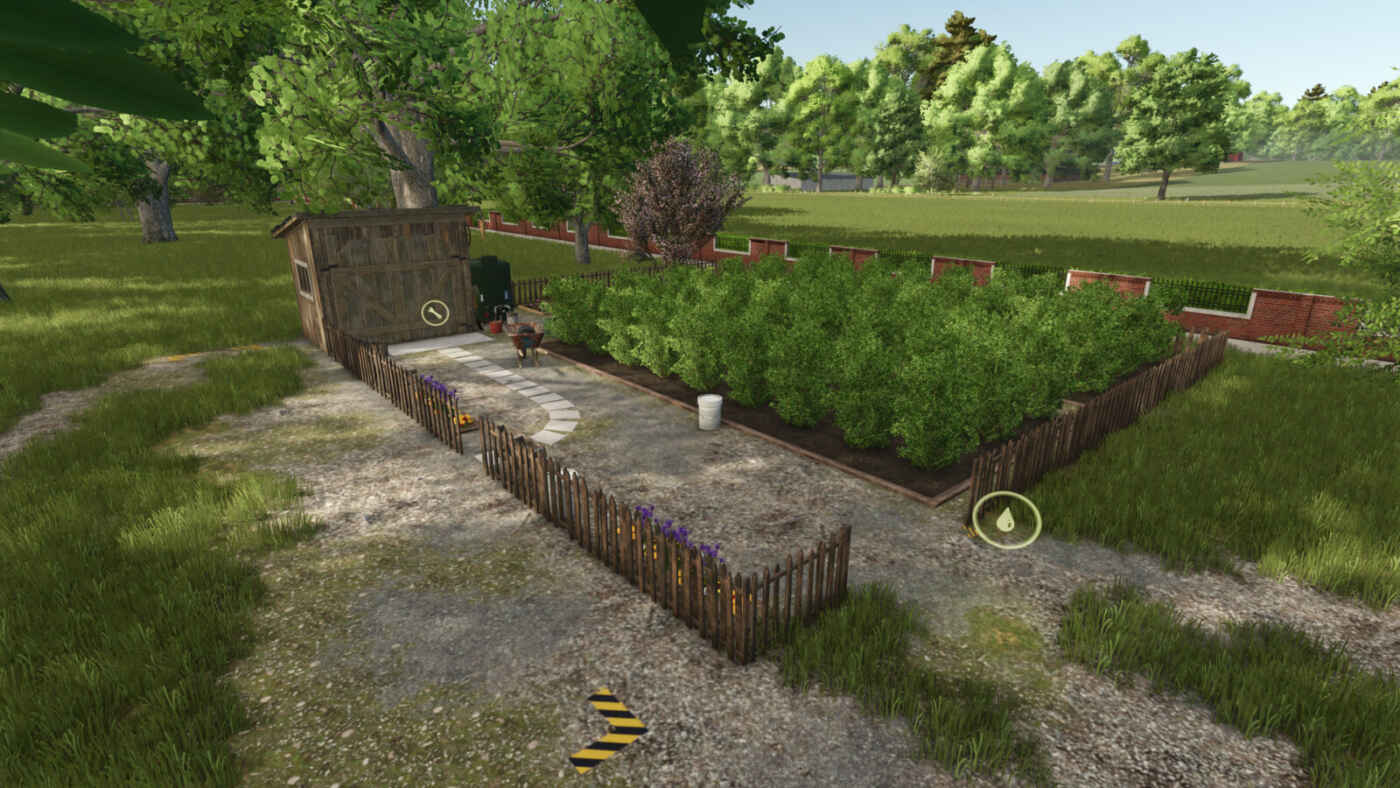Select the red flower pot next to the shed
This screenshot has height=788, width=1400.
[495, 327]
